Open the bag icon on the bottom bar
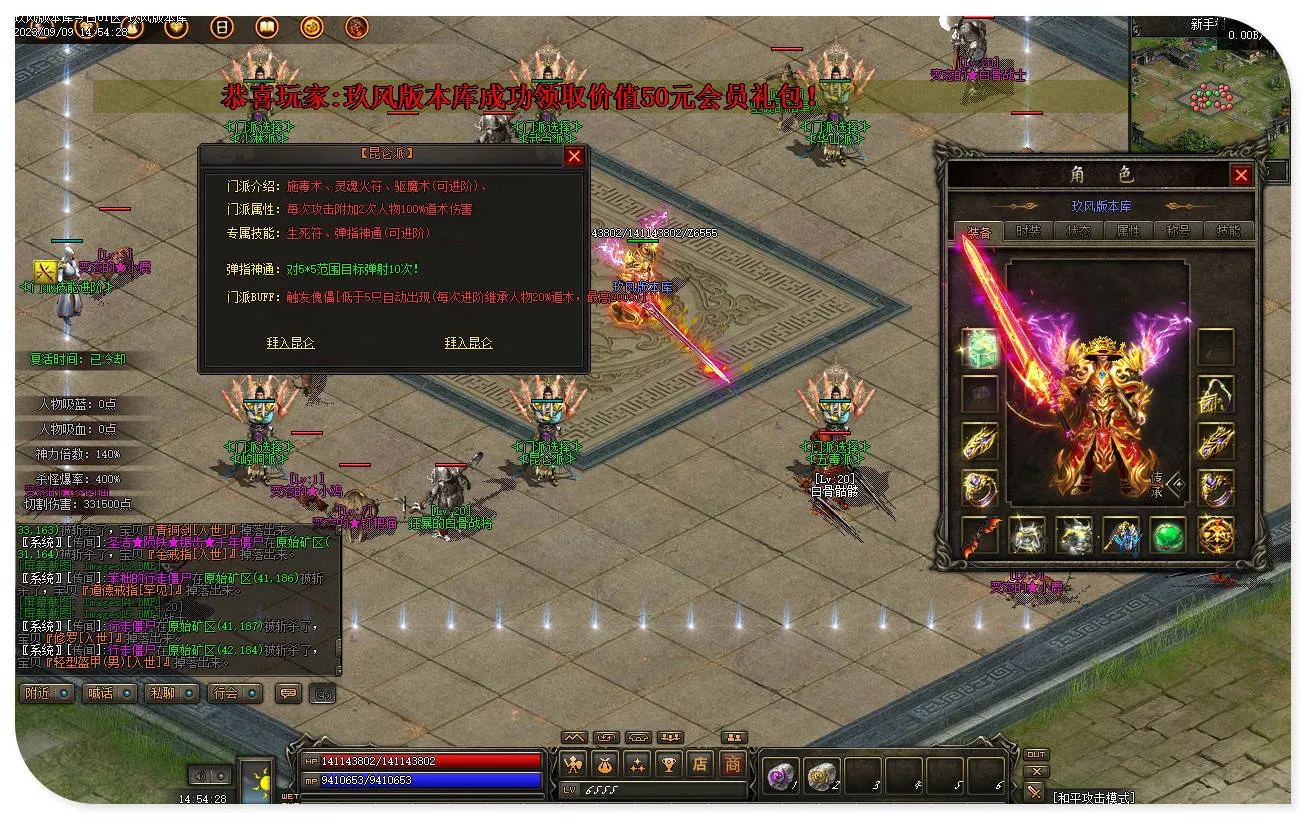Image resolution: width=1306 pixels, height=819 pixels. tap(606, 764)
